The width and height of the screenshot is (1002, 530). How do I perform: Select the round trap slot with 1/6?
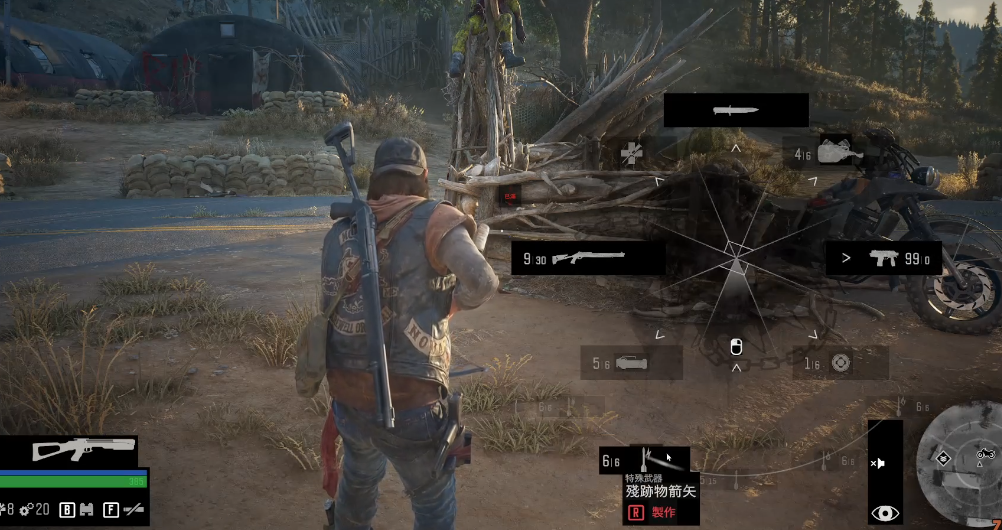[x=840, y=363]
